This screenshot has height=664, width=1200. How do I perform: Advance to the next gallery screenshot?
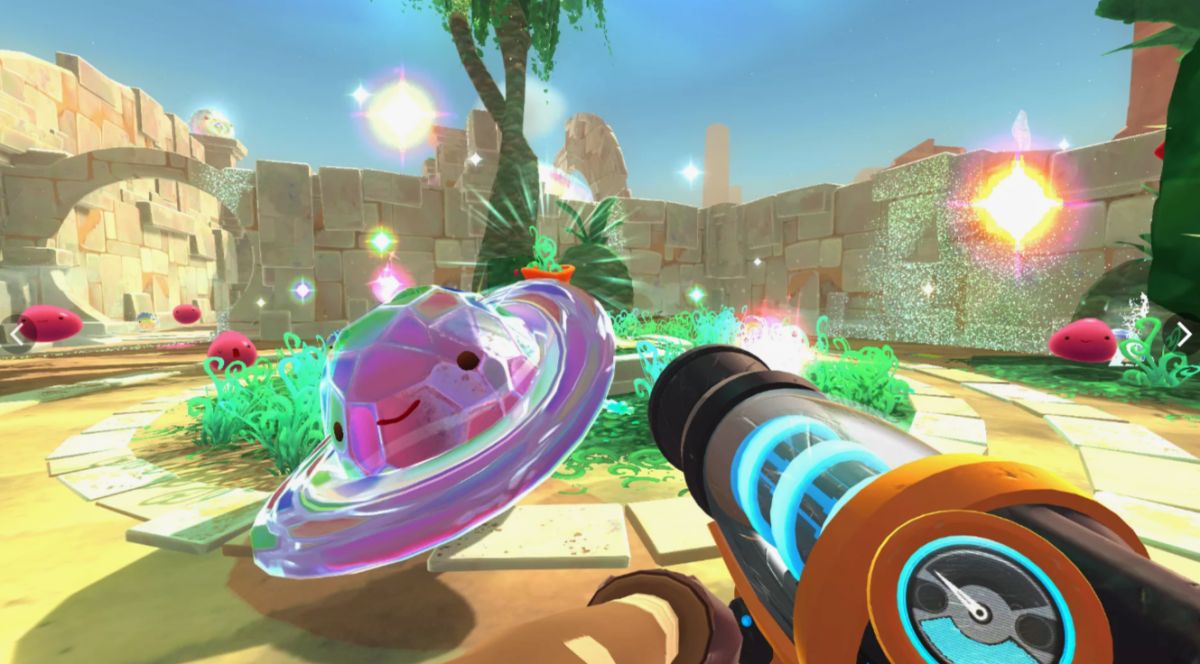point(1183,333)
